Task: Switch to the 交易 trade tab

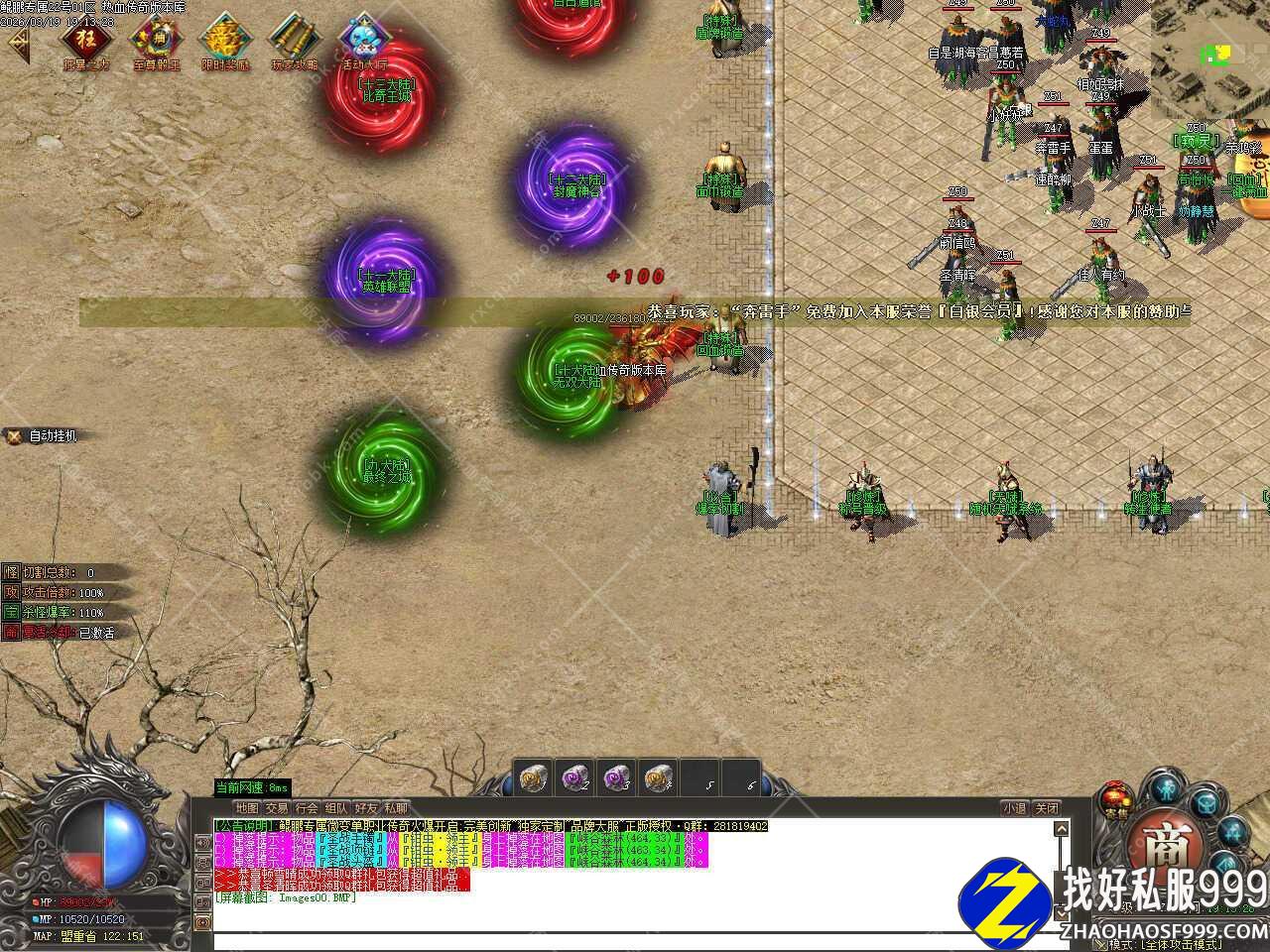Action: (x=276, y=808)
